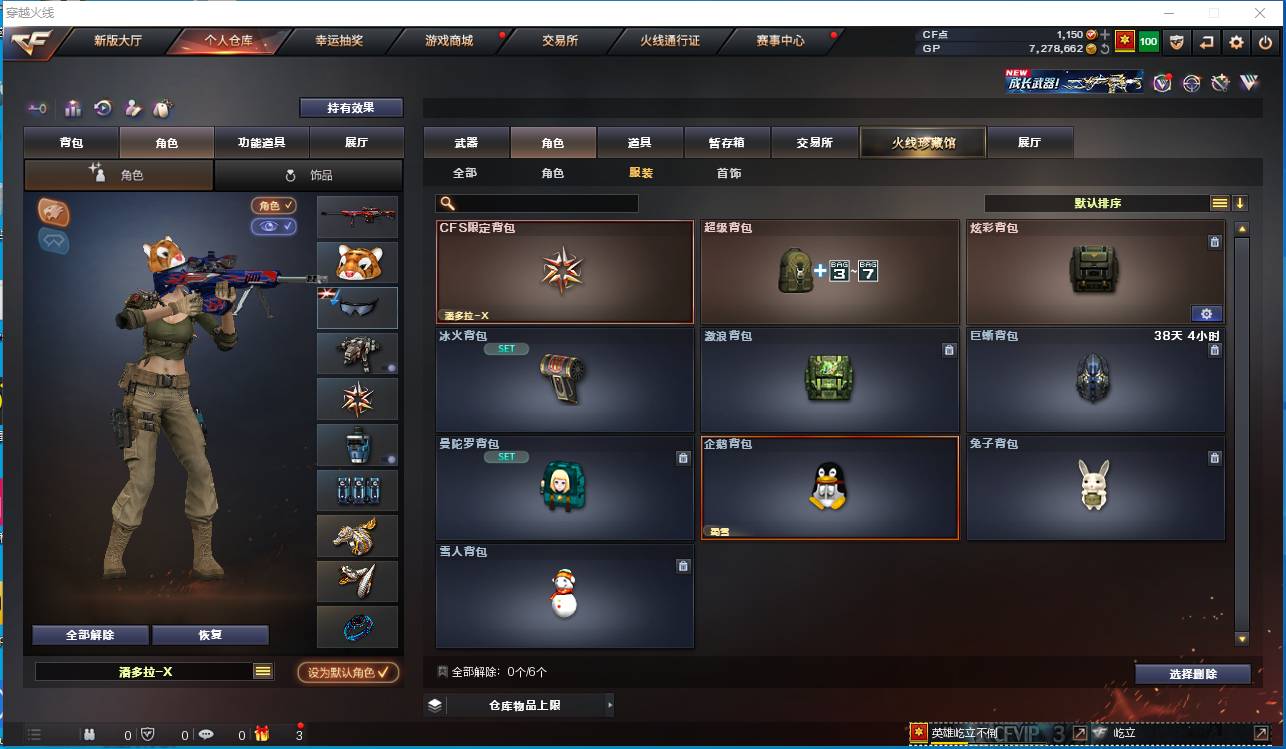Expand the 仓库物品上限 arrow at the bottom

coord(610,704)
